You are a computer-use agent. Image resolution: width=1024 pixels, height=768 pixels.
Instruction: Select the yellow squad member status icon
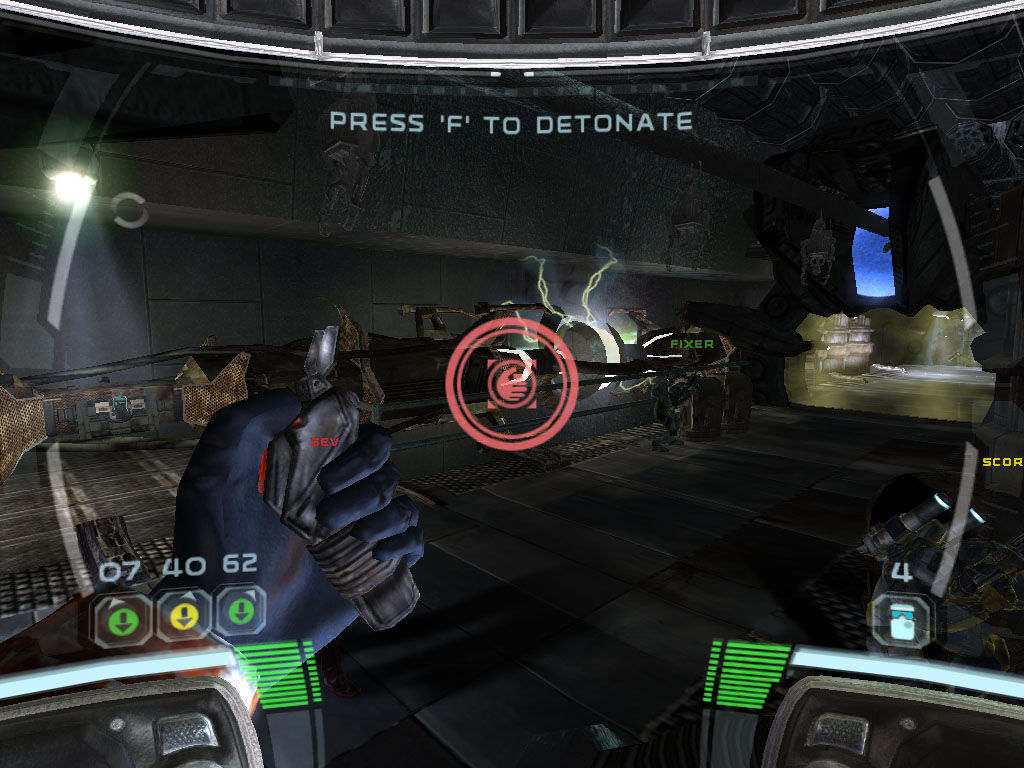(x=181, y=617)
